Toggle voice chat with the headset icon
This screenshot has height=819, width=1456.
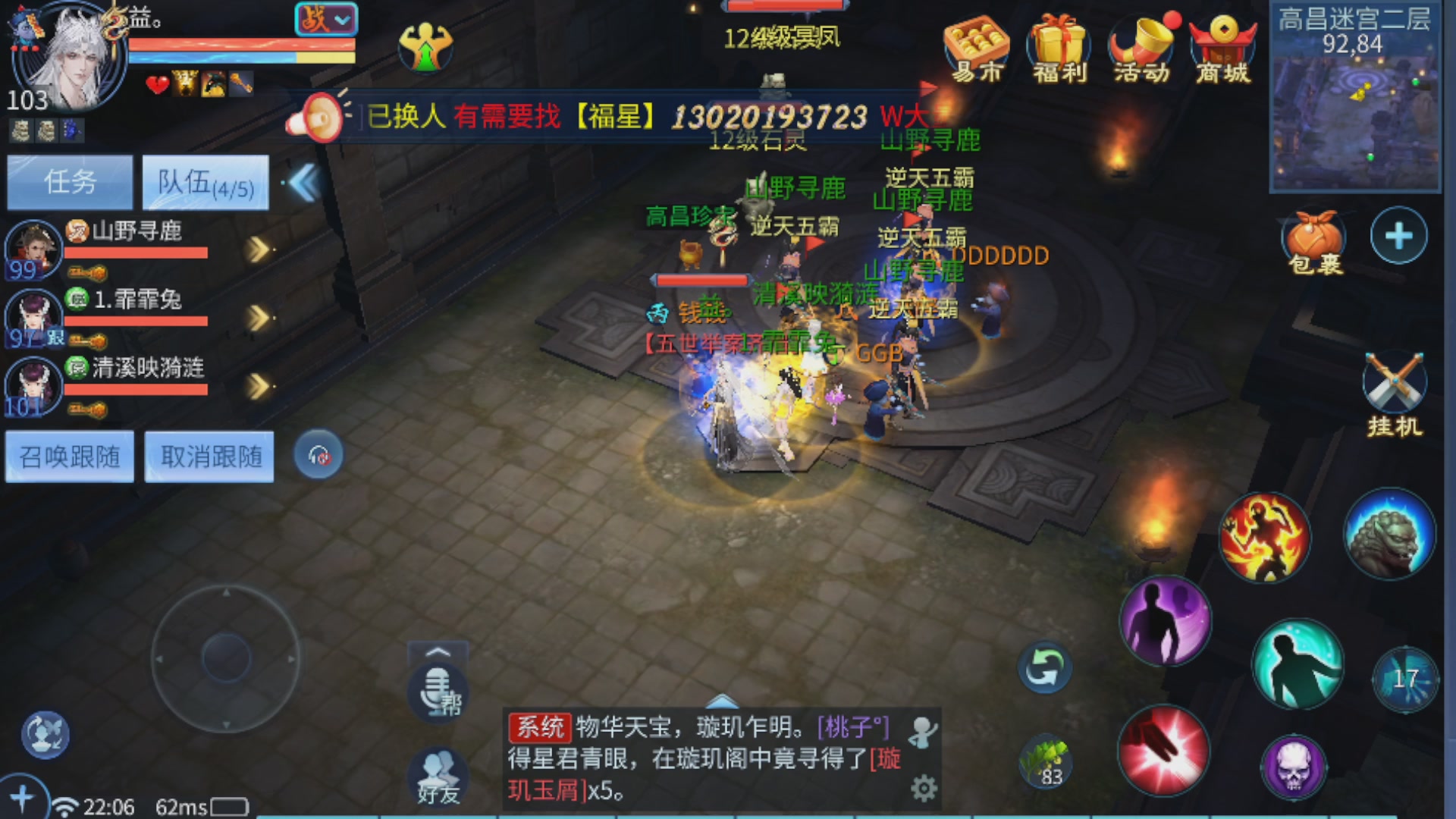point(319,454)
